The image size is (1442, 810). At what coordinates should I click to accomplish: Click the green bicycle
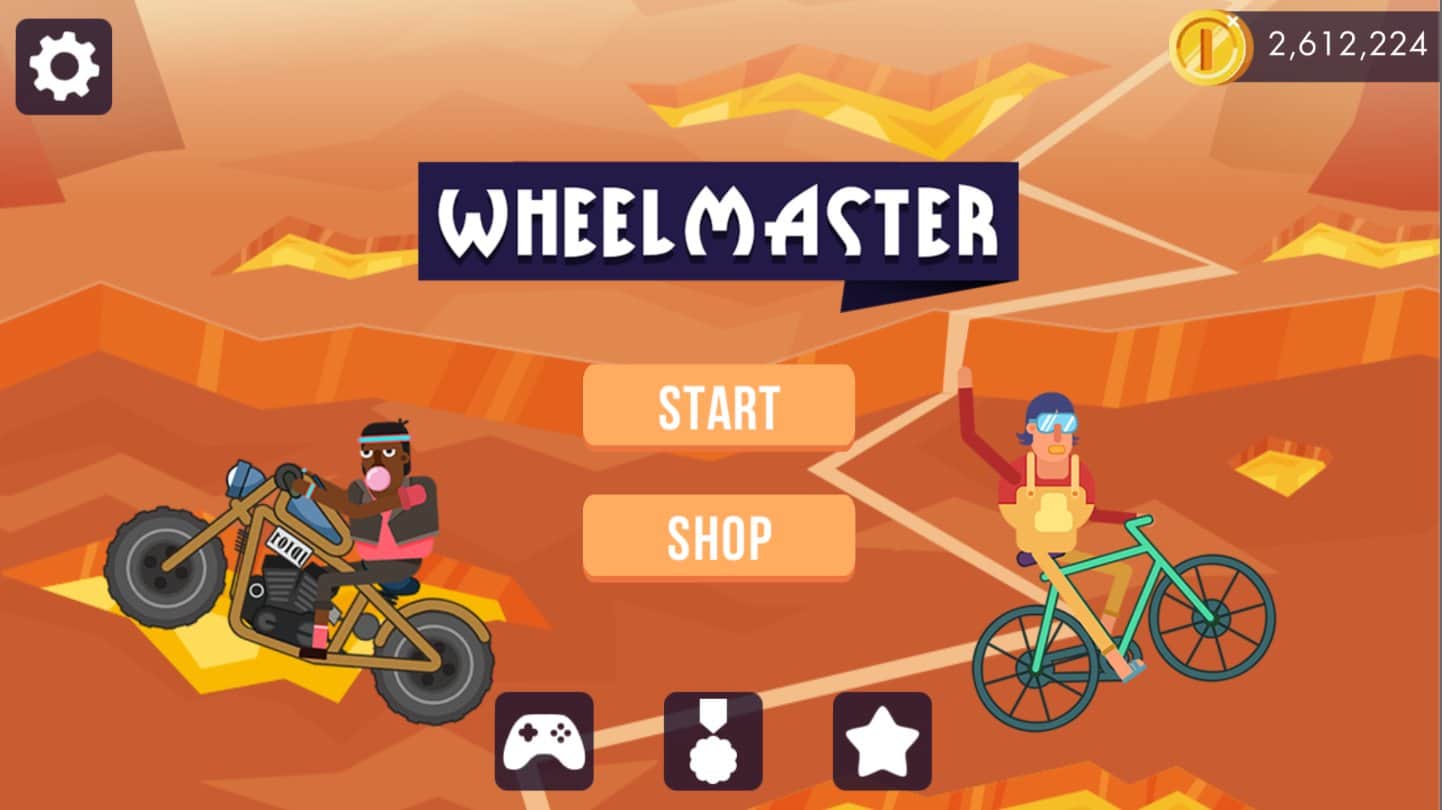click(1090, 620)
